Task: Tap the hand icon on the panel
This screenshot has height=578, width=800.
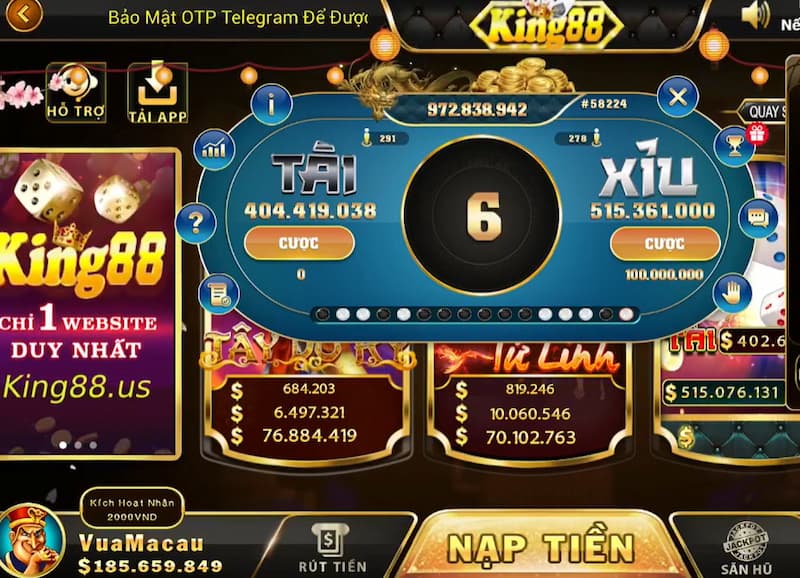Action: tap(732, 291)
